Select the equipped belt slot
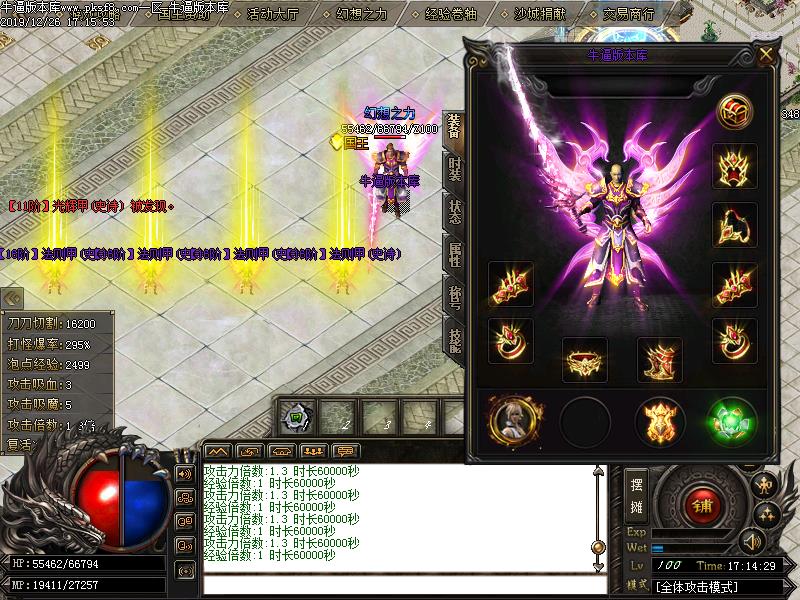This screenshot has height=600, width=800. pyautogui.click(x=585, y=361)
